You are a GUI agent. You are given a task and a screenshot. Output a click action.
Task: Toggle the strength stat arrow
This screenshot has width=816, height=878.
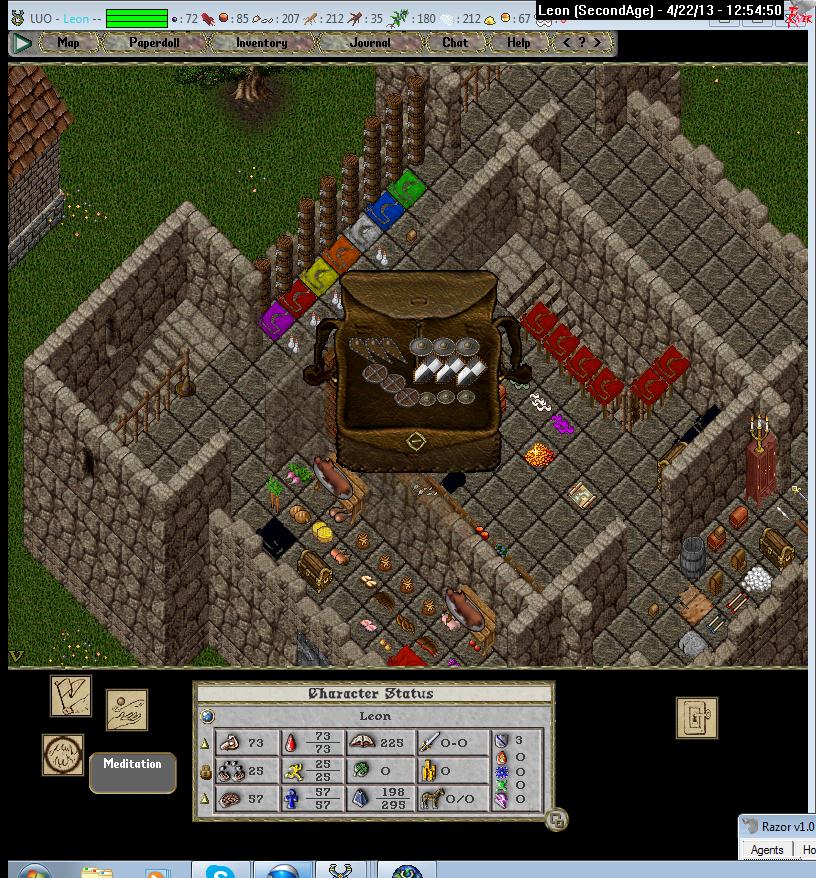coord(205,743)
